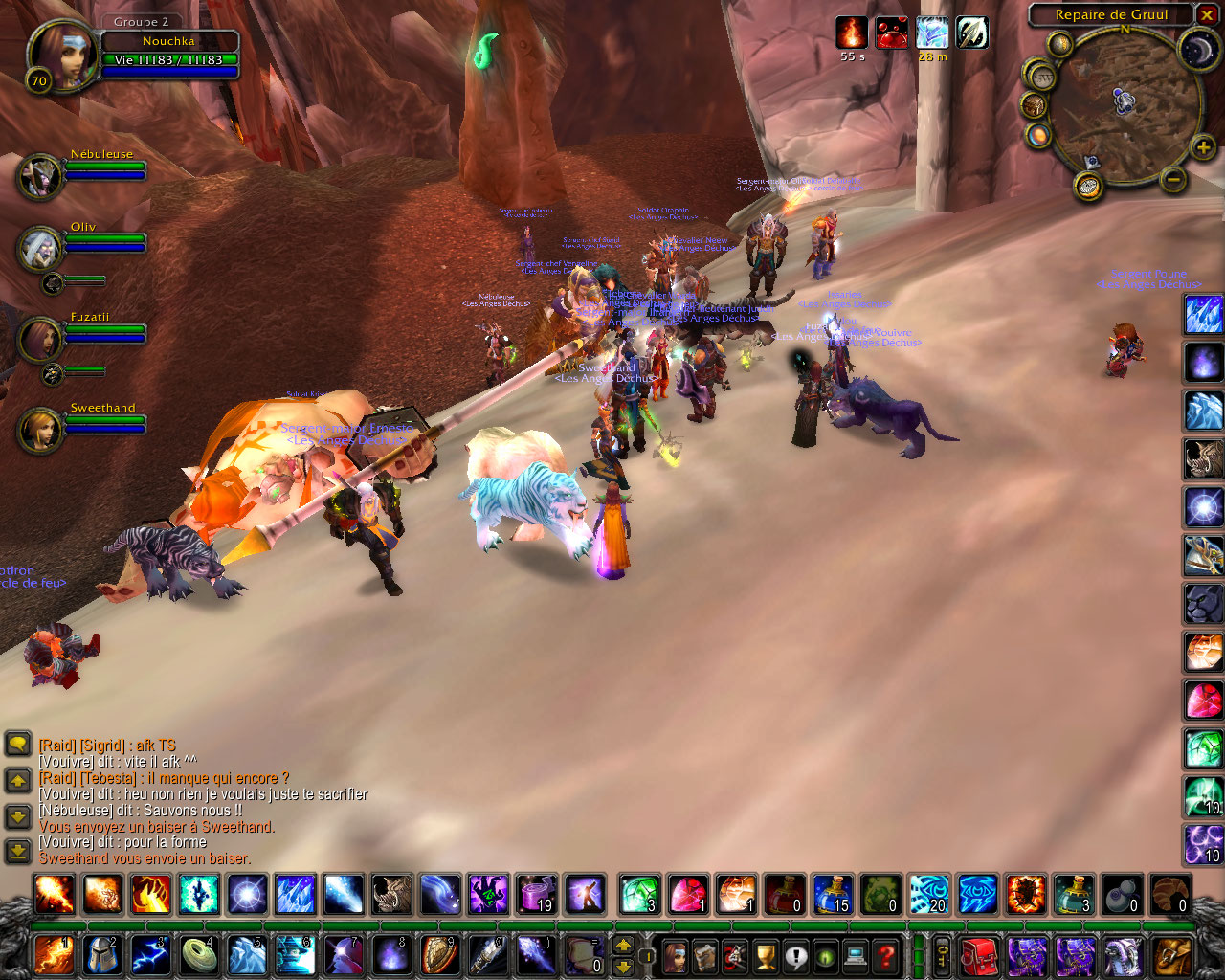Screen dimensions: 1225x980
Task: Open the spellbook micro button
Action: point(705,955)
